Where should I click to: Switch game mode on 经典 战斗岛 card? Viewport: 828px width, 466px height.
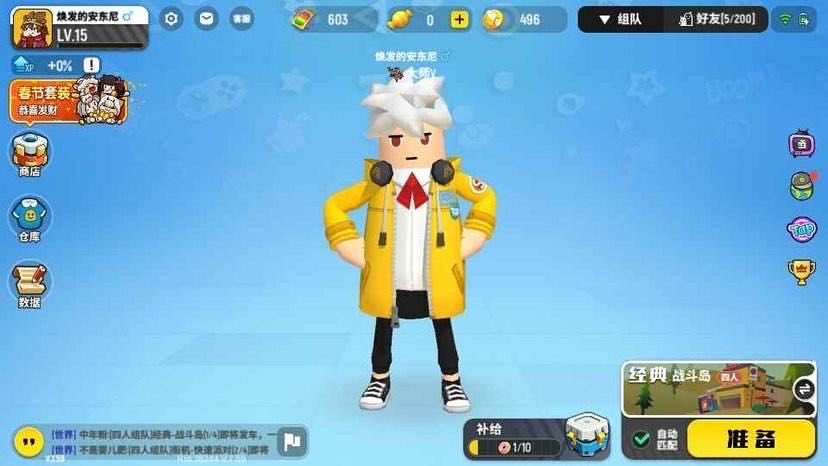coord(803,389)
